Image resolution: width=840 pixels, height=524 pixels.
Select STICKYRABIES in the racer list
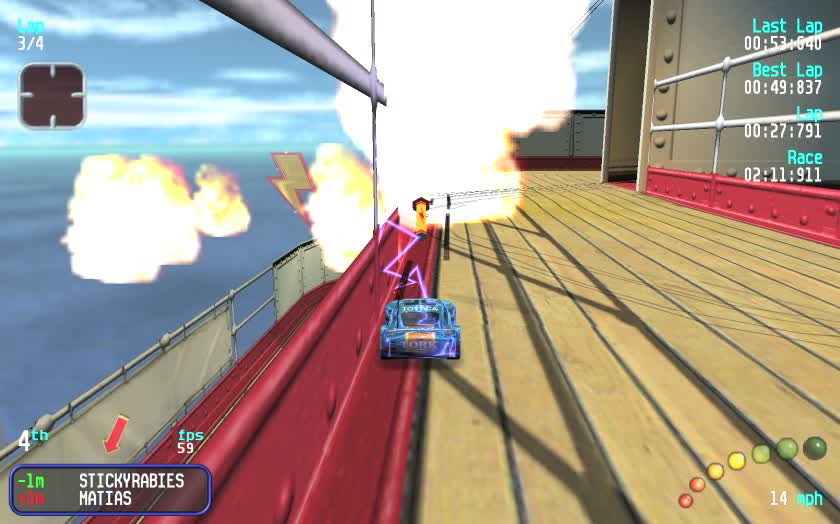[x=131, y=480]
